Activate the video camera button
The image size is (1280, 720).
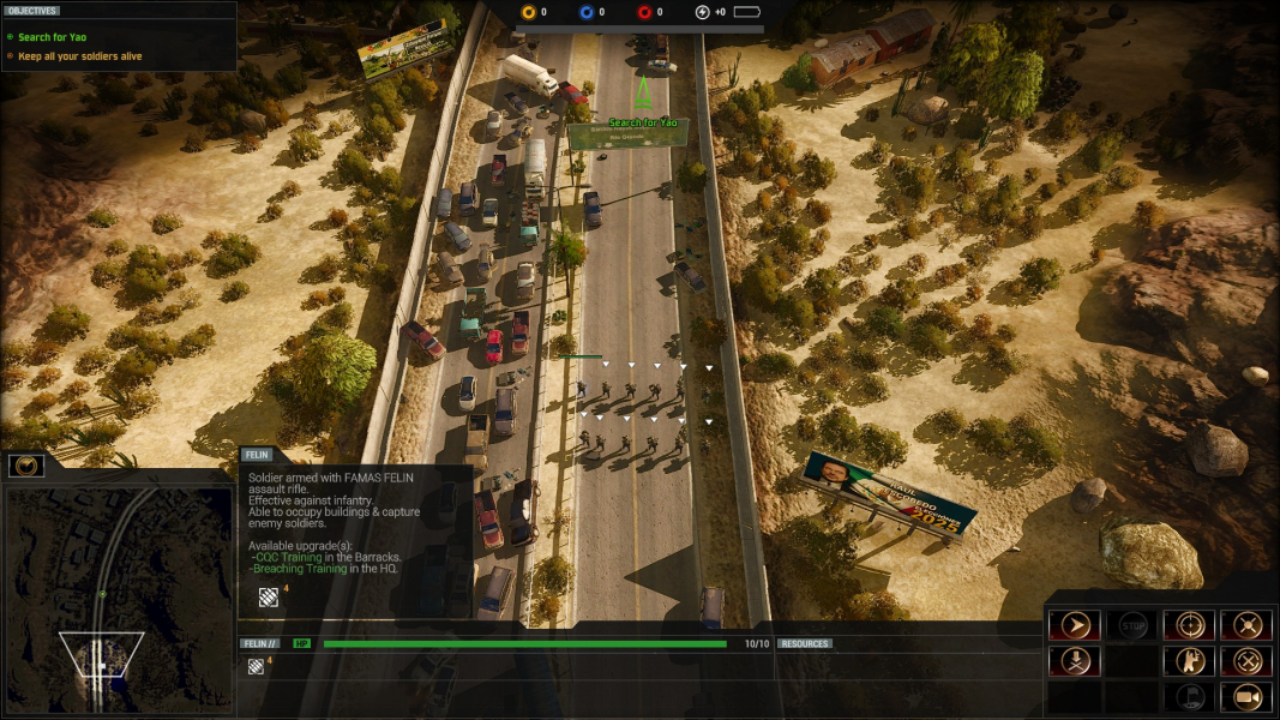[x=1247, y=696]
